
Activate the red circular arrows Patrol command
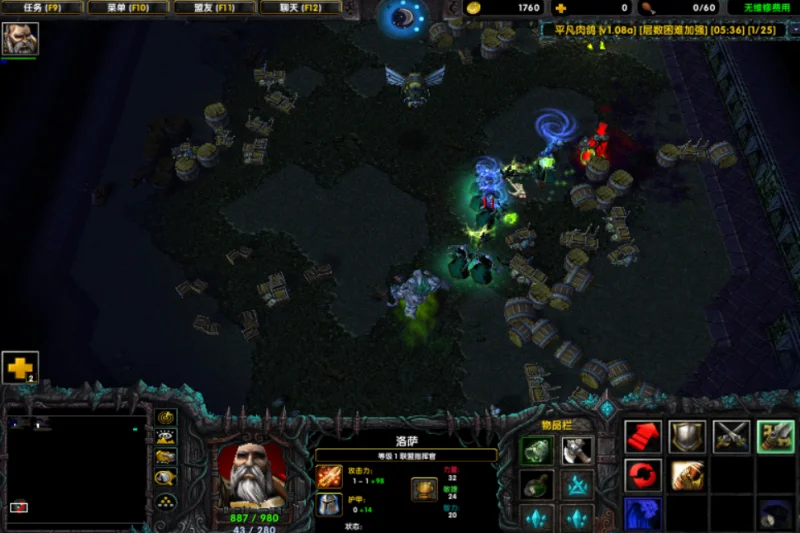[643, 475]
